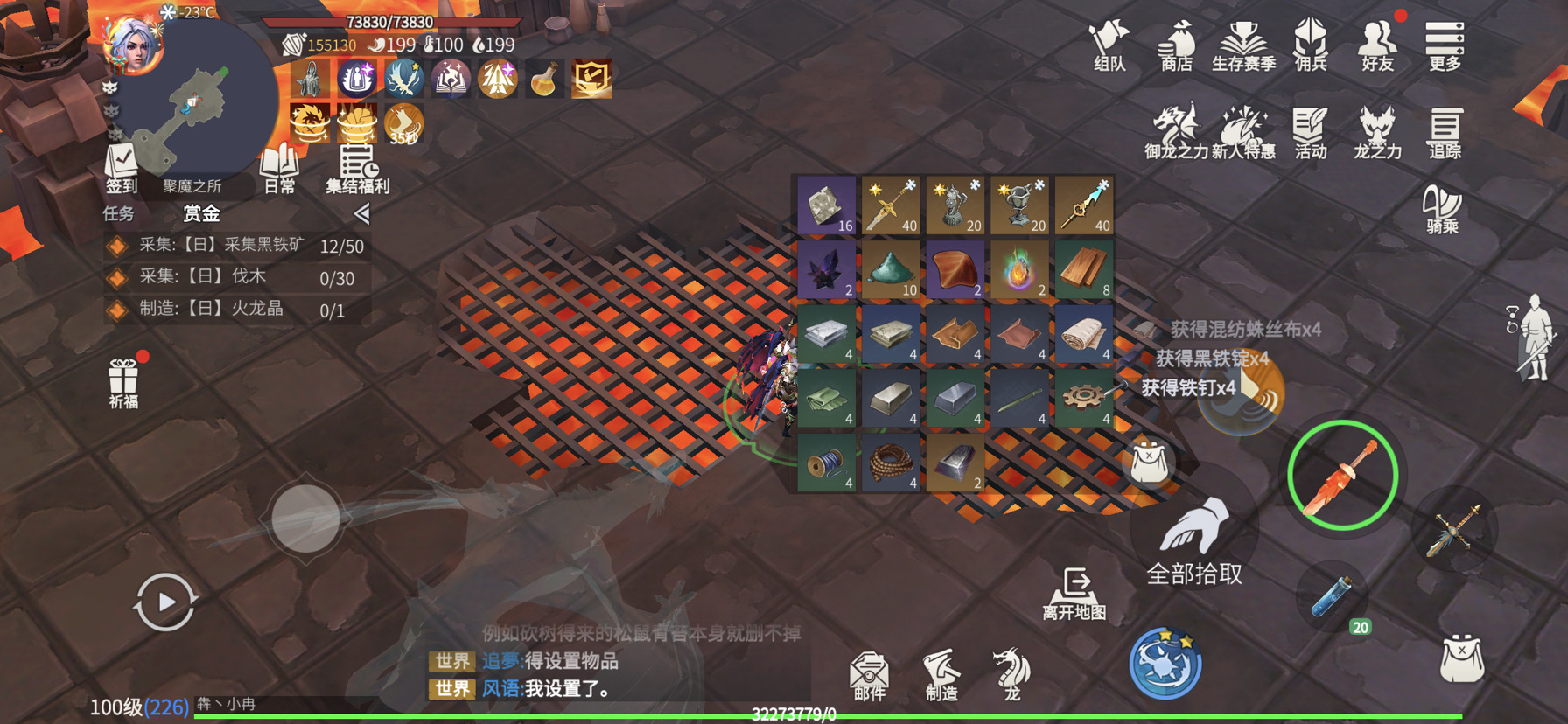Open the 签到 check-in panel
This screenshot has width=1568, height=724.
[122, 169]
